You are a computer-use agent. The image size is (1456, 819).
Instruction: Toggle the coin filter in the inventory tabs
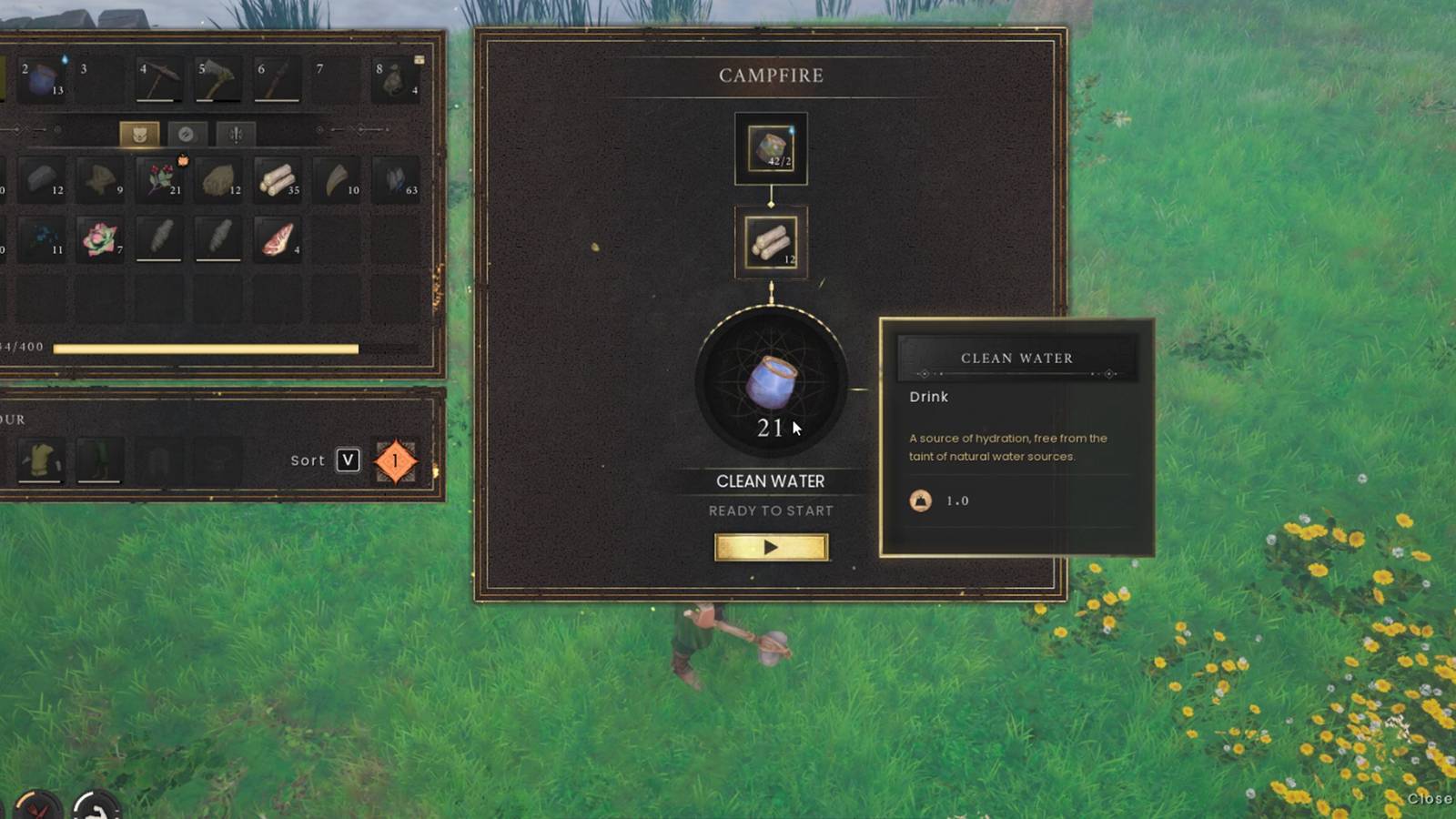(x=187, y=134)
